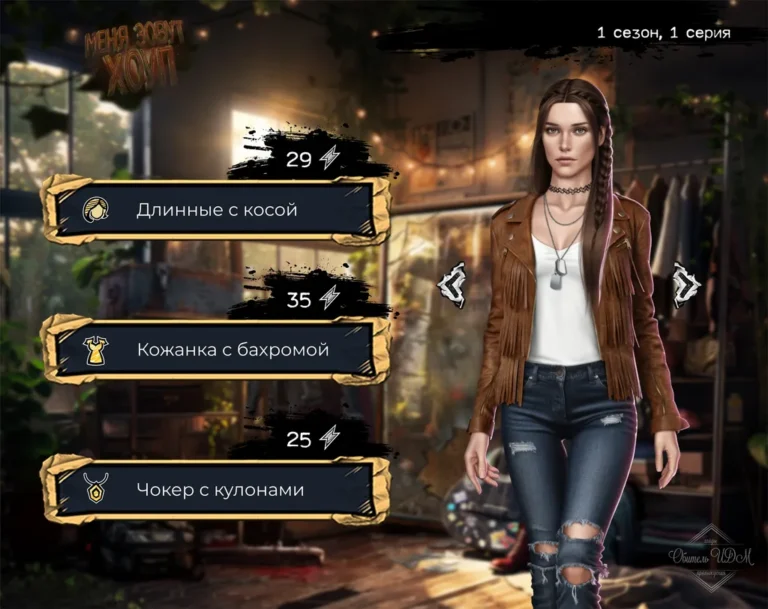
Task: Show the next look with right arrow
Action: pyautogui.click(x=685, y=283)
